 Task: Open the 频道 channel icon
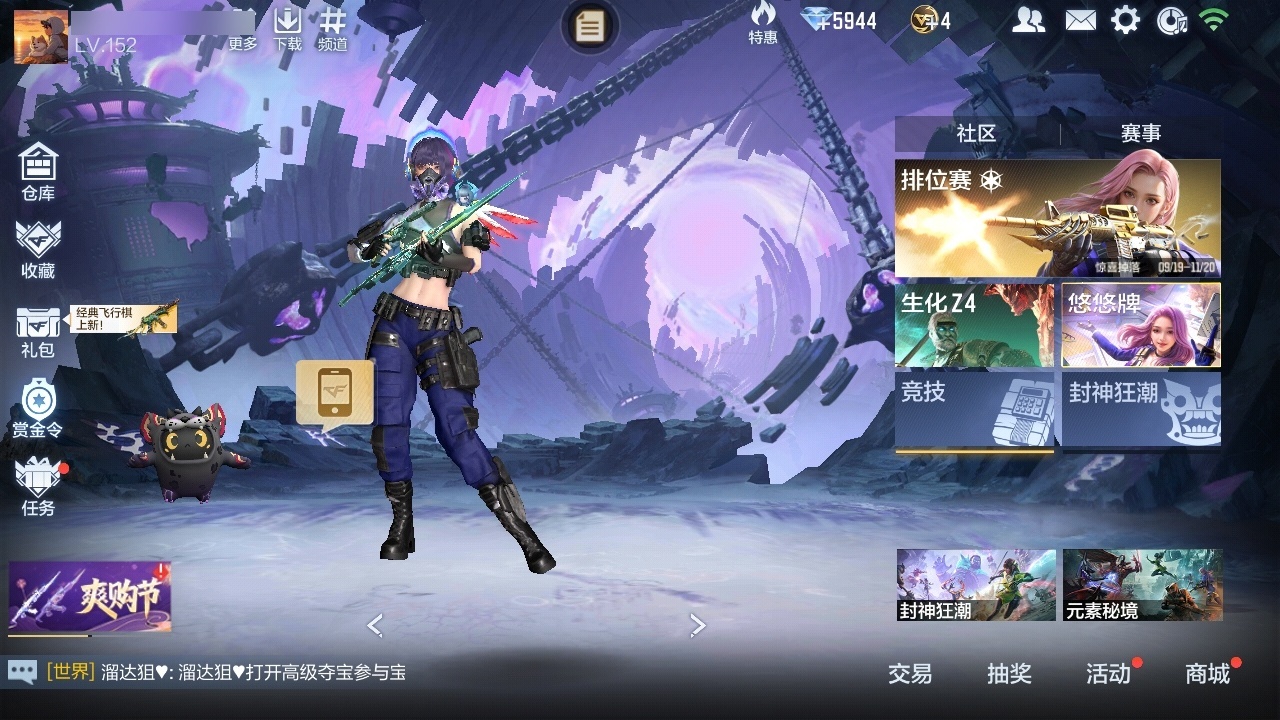[x=333, y=28]
